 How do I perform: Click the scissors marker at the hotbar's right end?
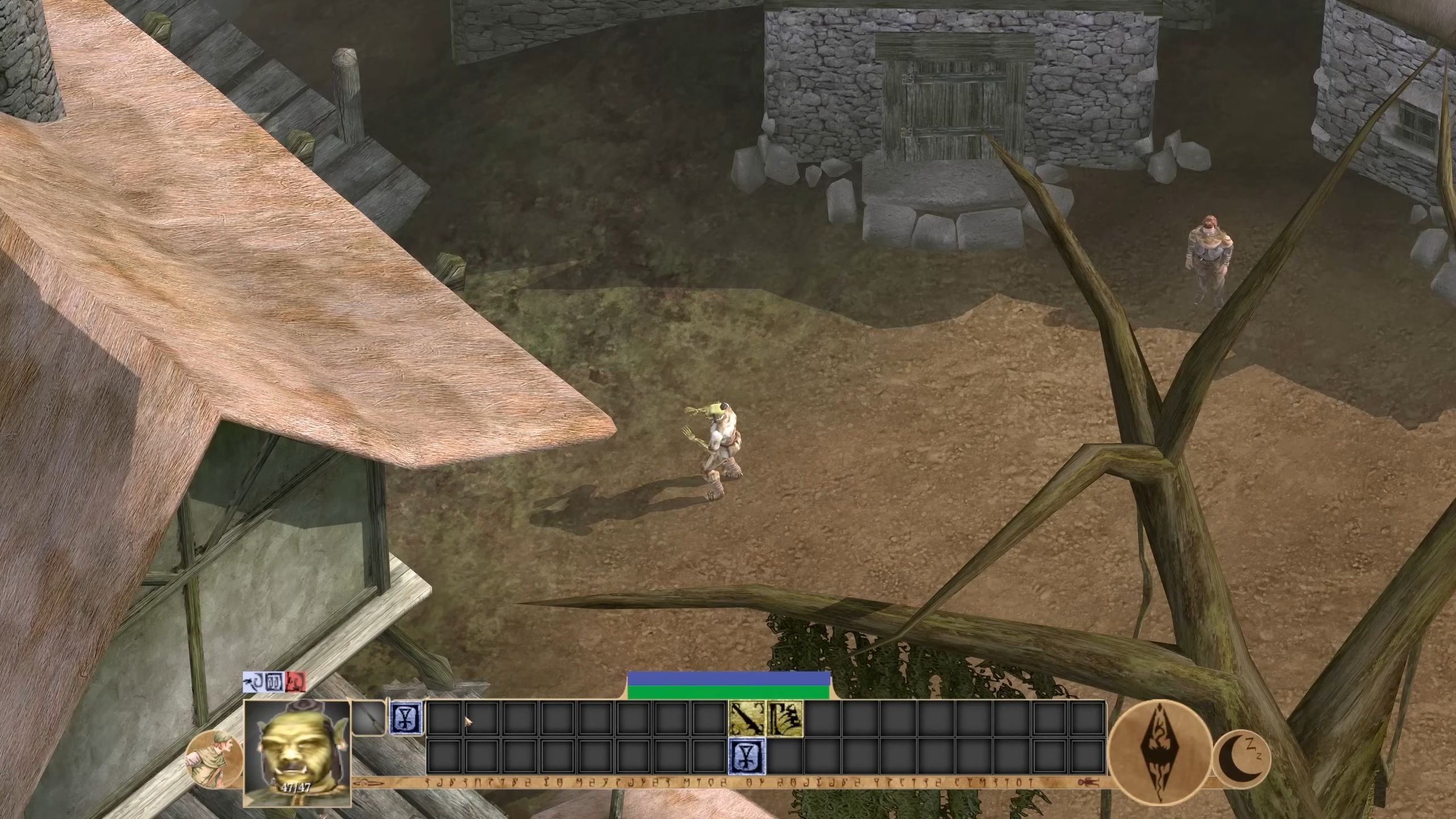pos(1088,781)
